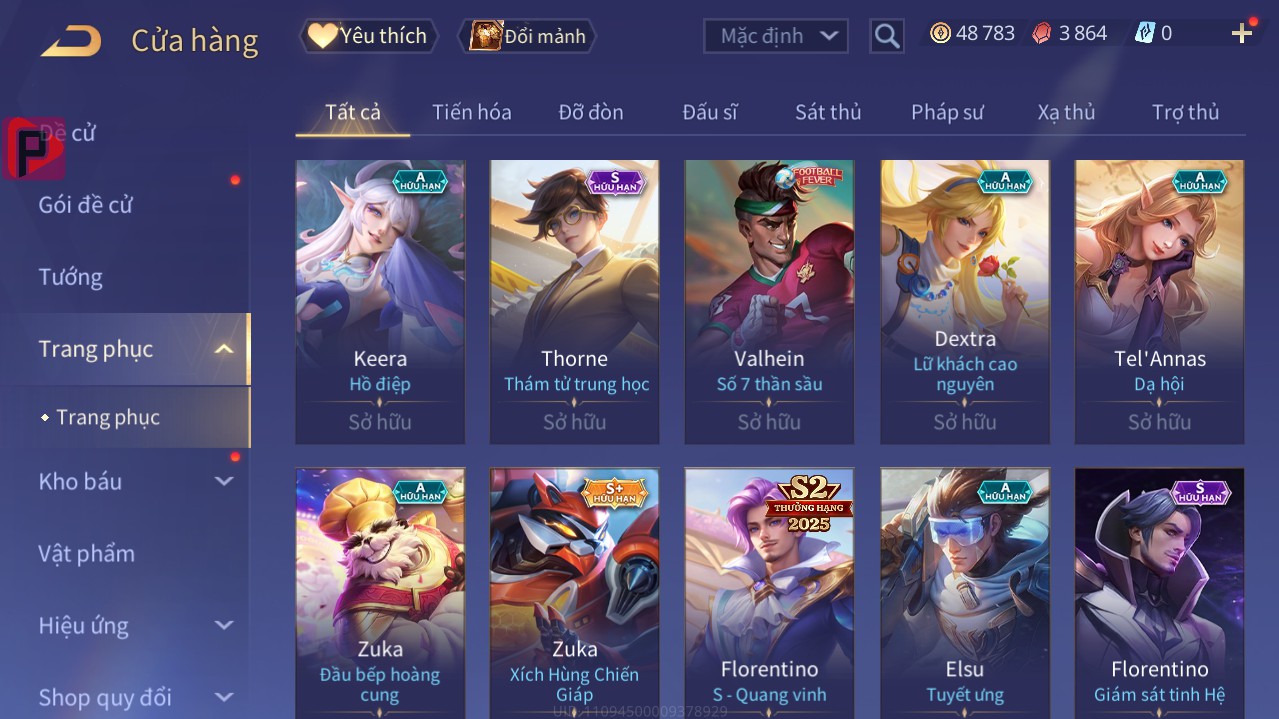This screenshot has width=1279, height=719.
Task: Click the magnifying glass search icon
Action: (886, 36)
